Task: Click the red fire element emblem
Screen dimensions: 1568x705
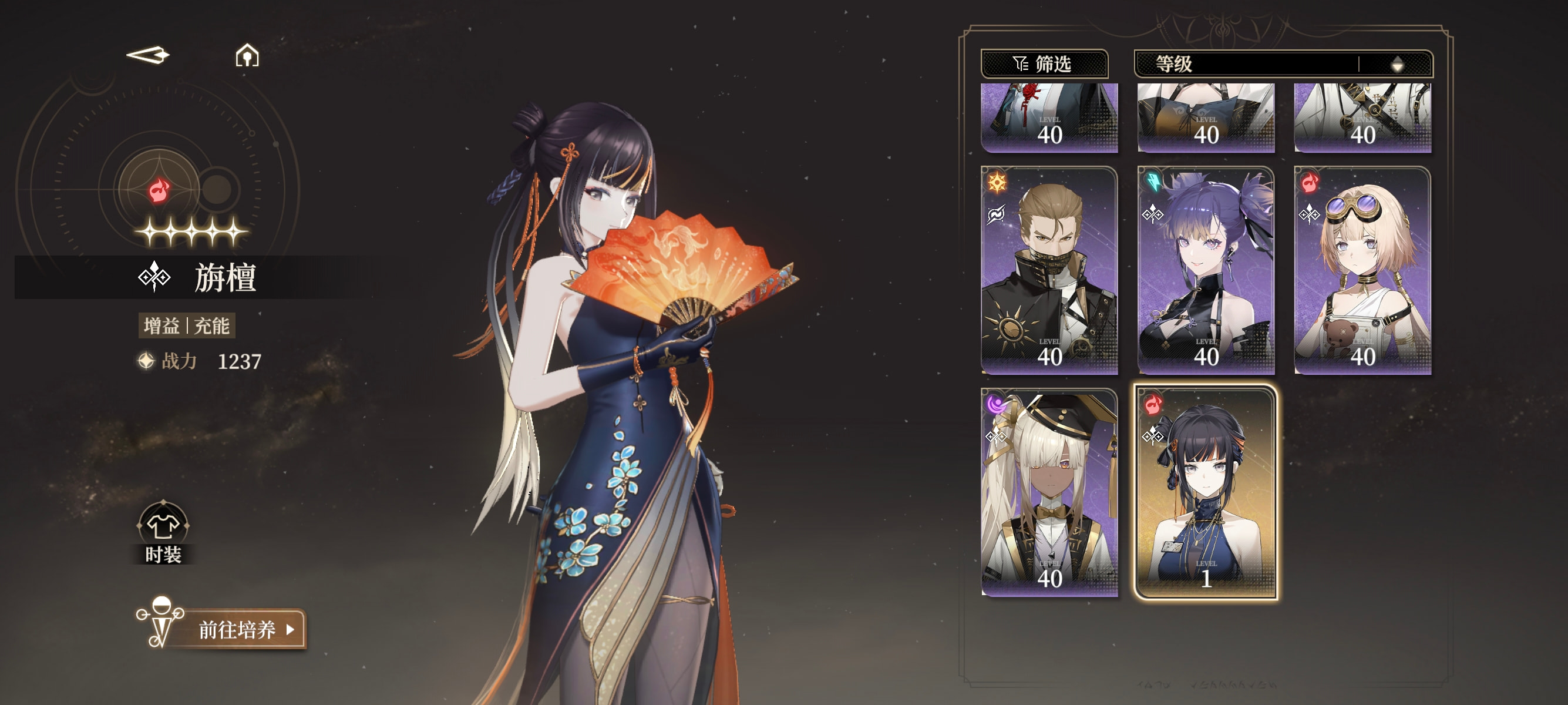Action: click(x=159, y=190)
